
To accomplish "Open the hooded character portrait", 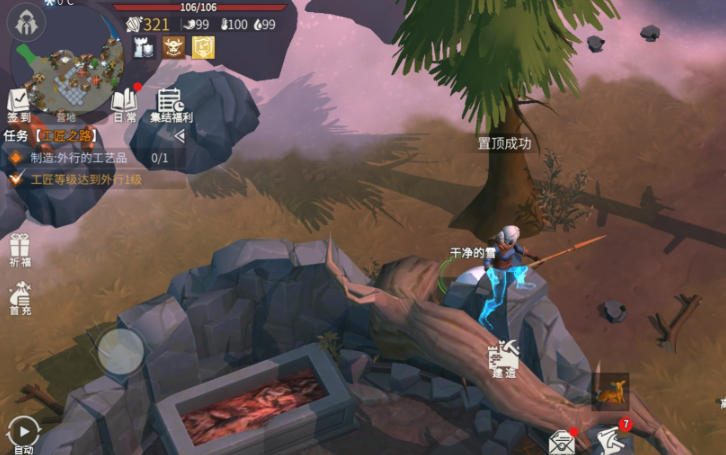I will [x=27, y=22].
